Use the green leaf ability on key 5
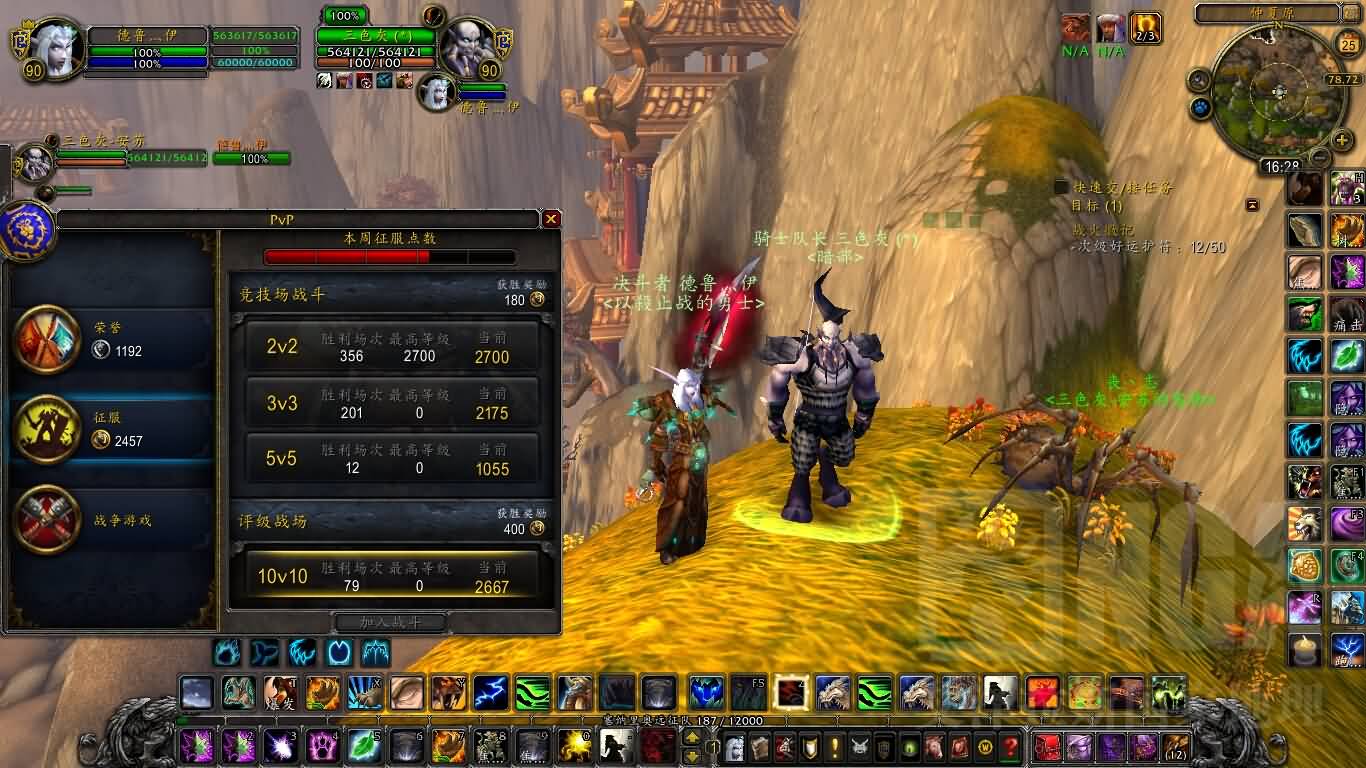This screenshot has height=768, width=1366. point(364,746)
